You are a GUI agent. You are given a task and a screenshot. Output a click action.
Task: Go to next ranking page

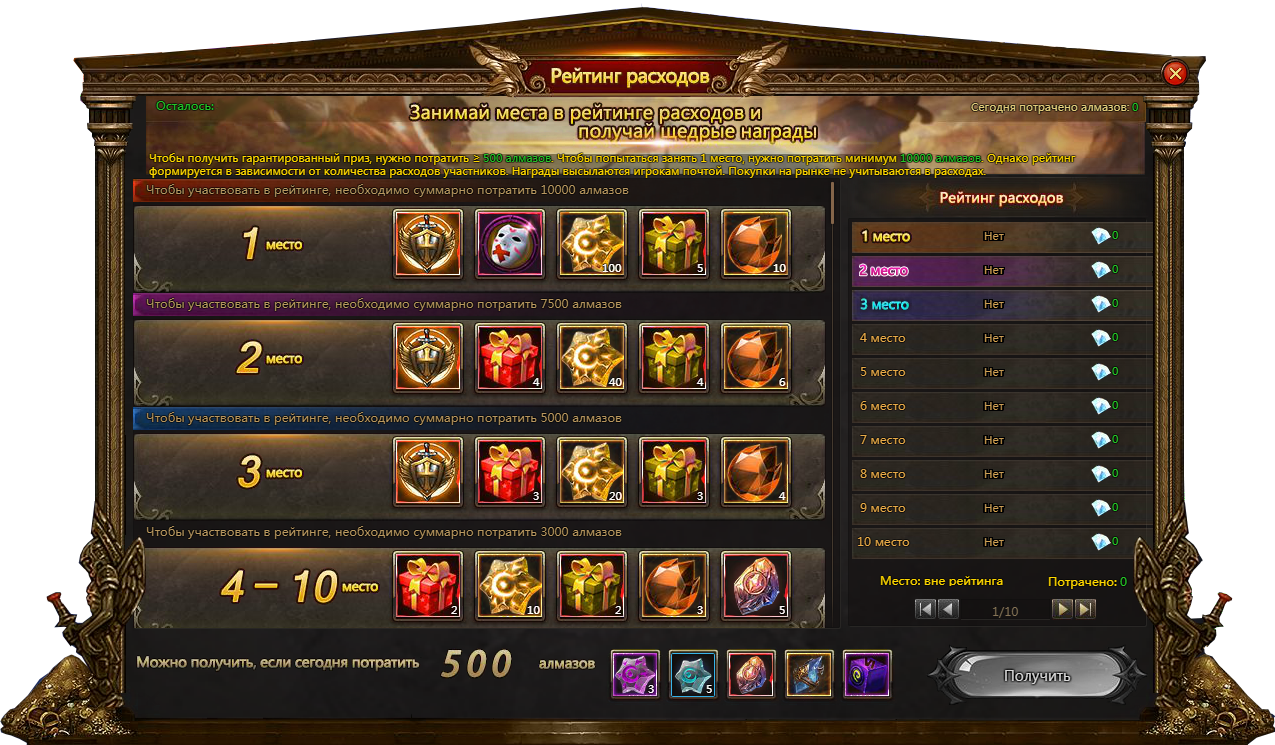(x=1062, y=609)
